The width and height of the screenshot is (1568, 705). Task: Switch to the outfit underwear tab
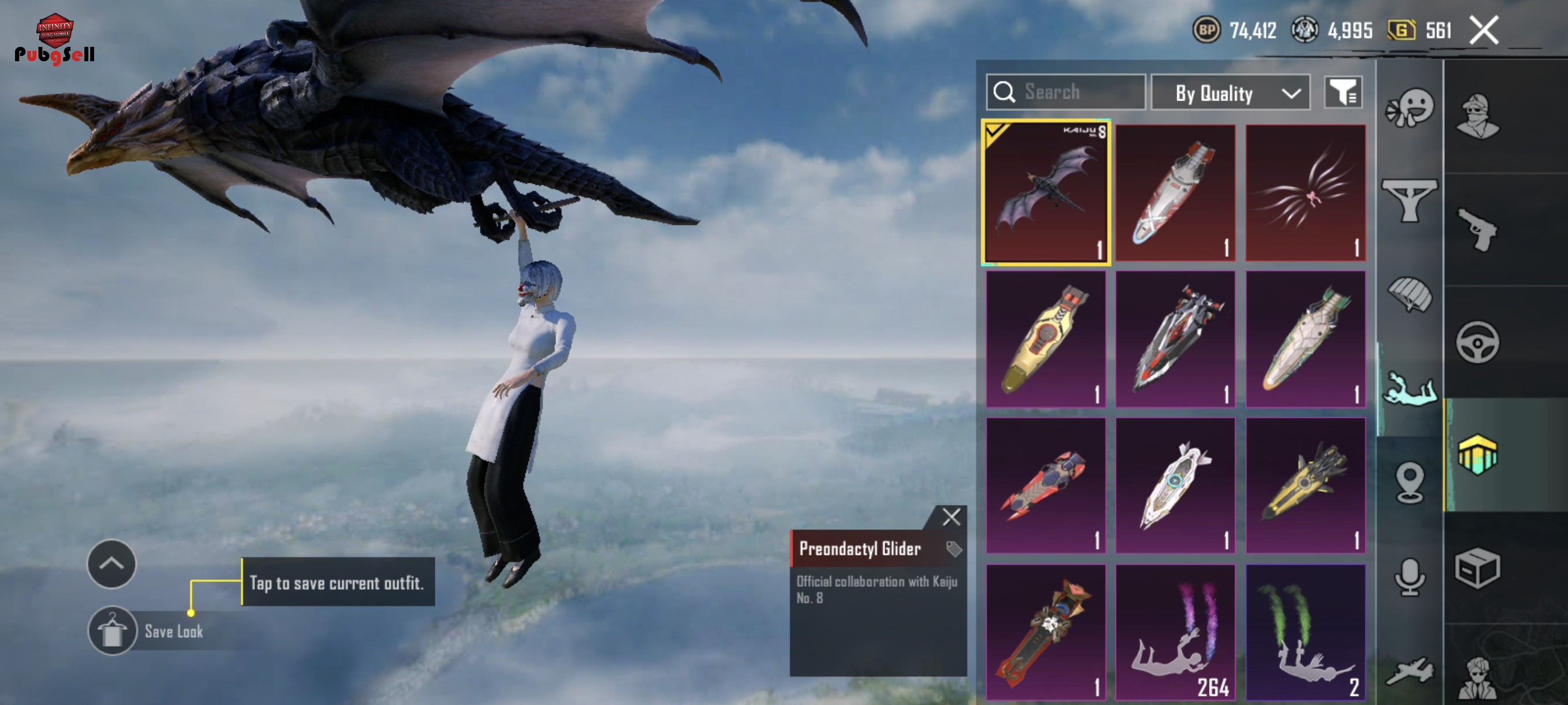(1410, 201)
